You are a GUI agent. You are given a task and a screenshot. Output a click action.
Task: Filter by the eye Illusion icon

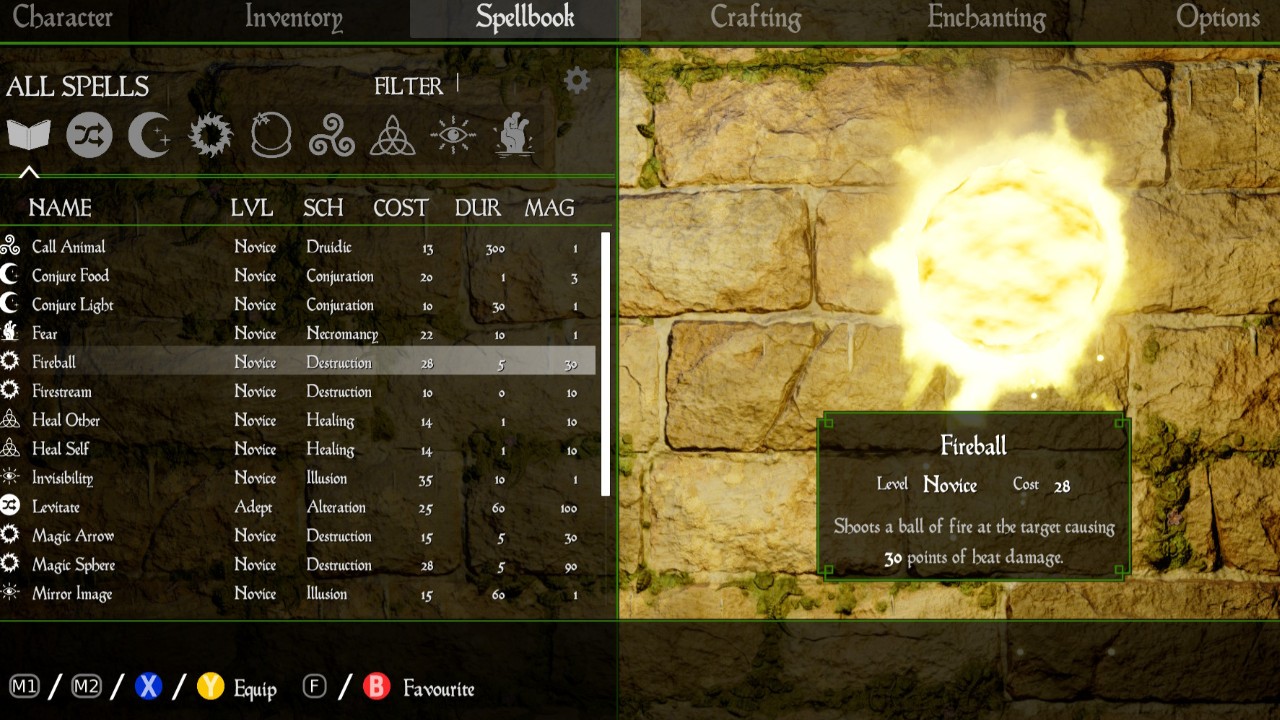tap(453, 135)
